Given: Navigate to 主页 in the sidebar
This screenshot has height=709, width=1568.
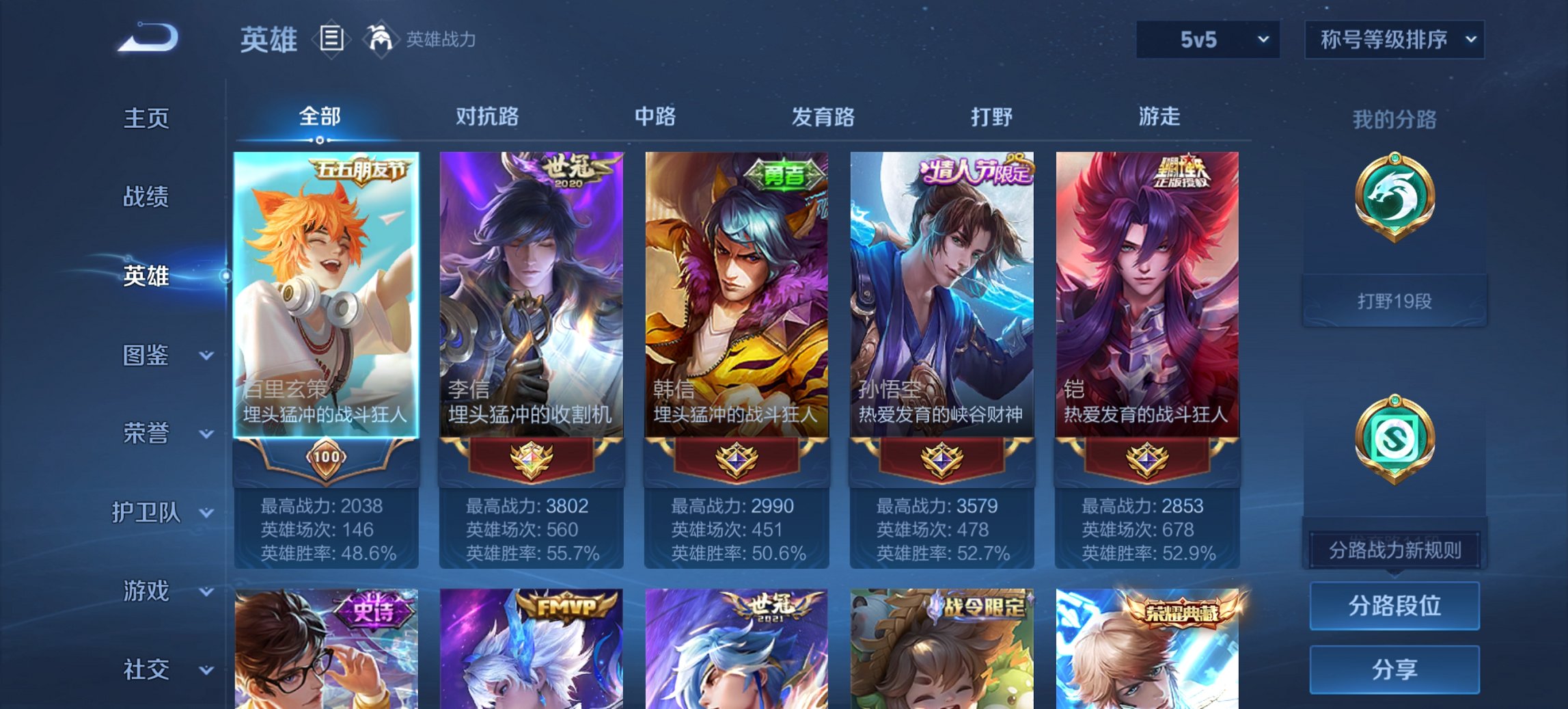Looking at the screenshot, I should point(147,118).
